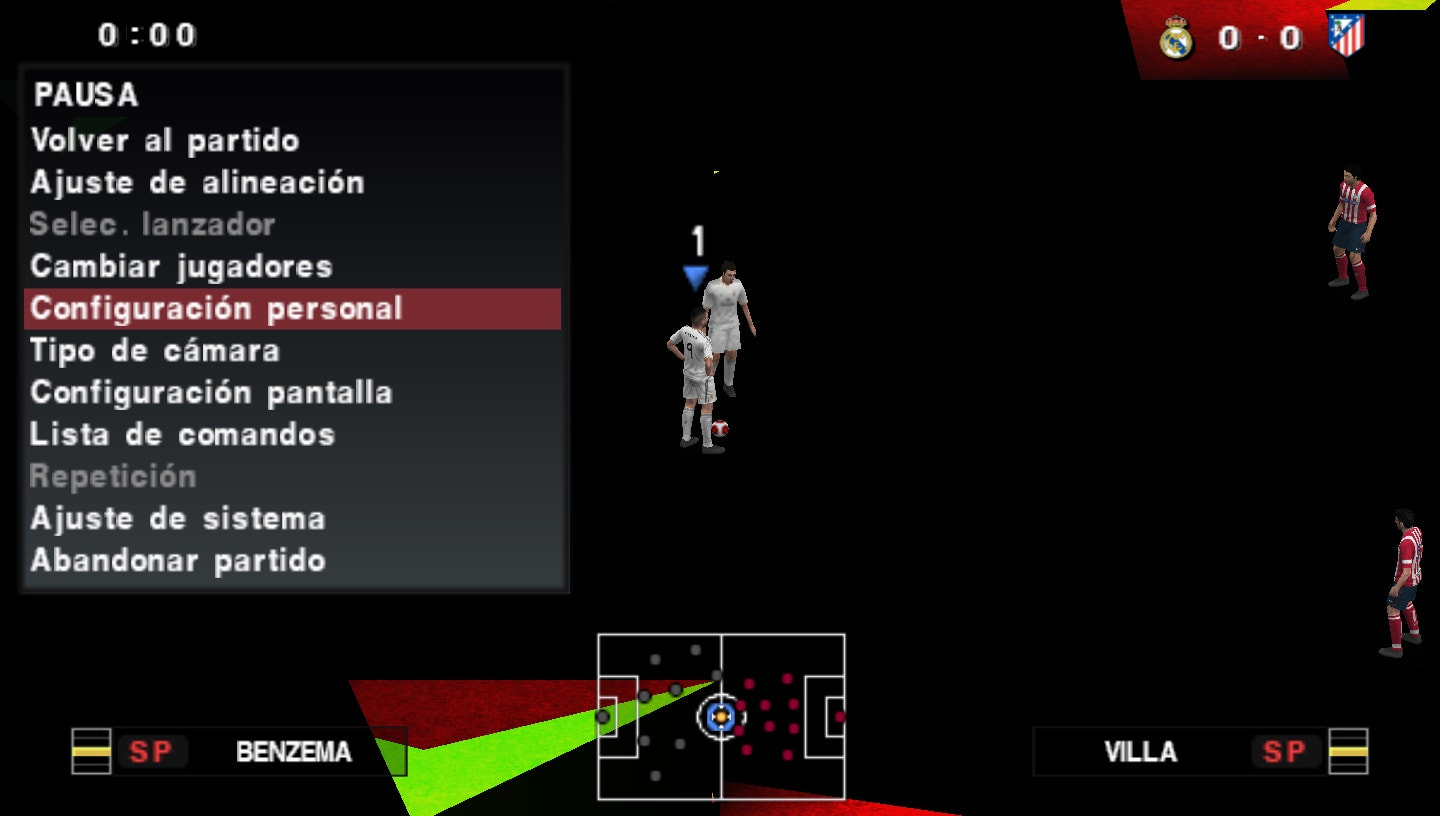The width and height of the screenshot is (1440, 816).
Task: Open Configuración pantalla settings
Action: (x=212, y=393)
